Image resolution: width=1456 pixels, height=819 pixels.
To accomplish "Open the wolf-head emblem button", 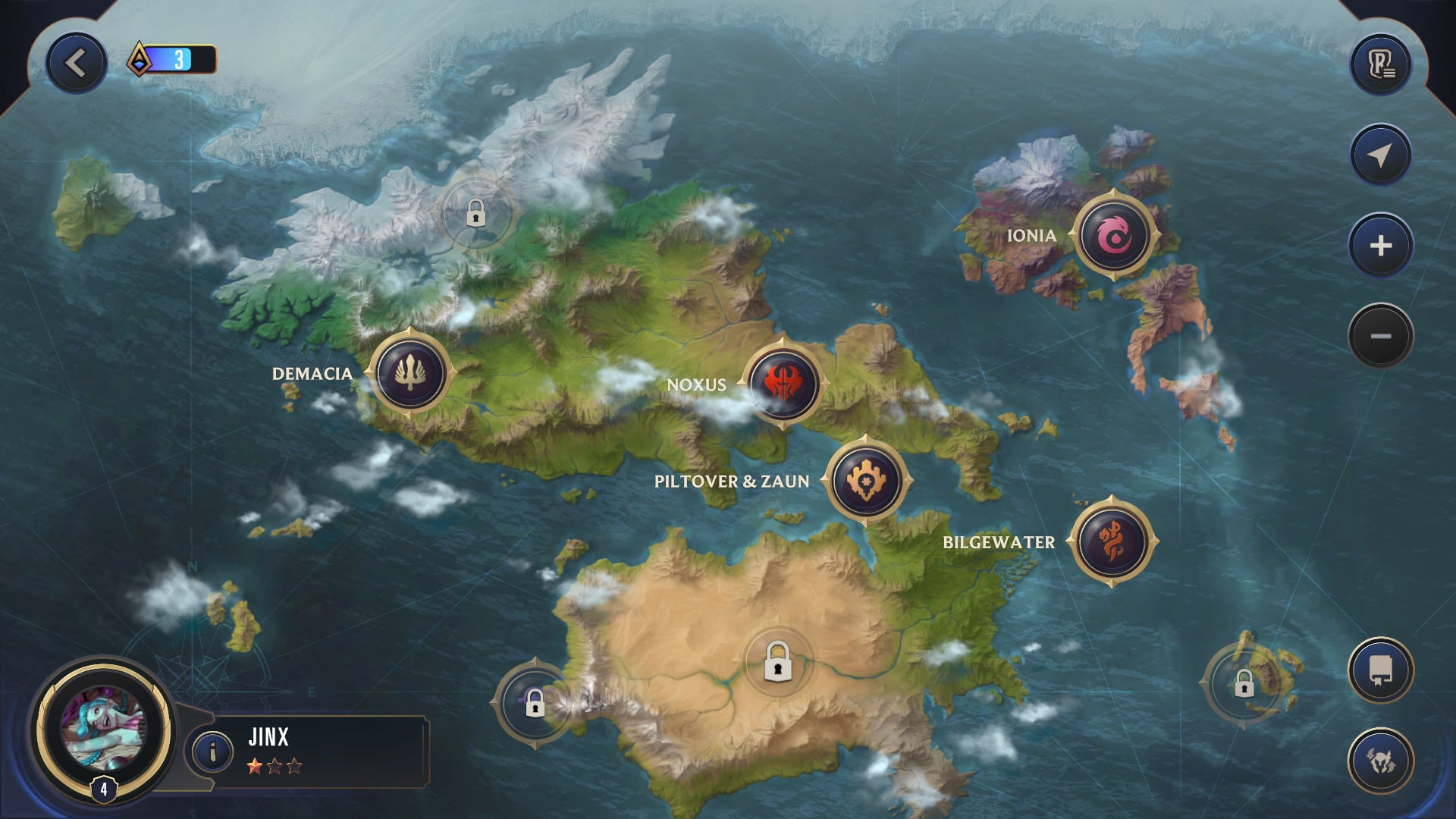I will click(1380, 761).
